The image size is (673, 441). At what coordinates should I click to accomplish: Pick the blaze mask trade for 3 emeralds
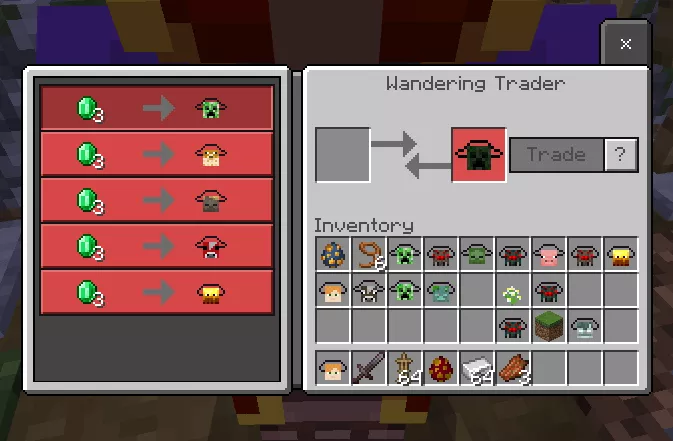pos(157,292)
